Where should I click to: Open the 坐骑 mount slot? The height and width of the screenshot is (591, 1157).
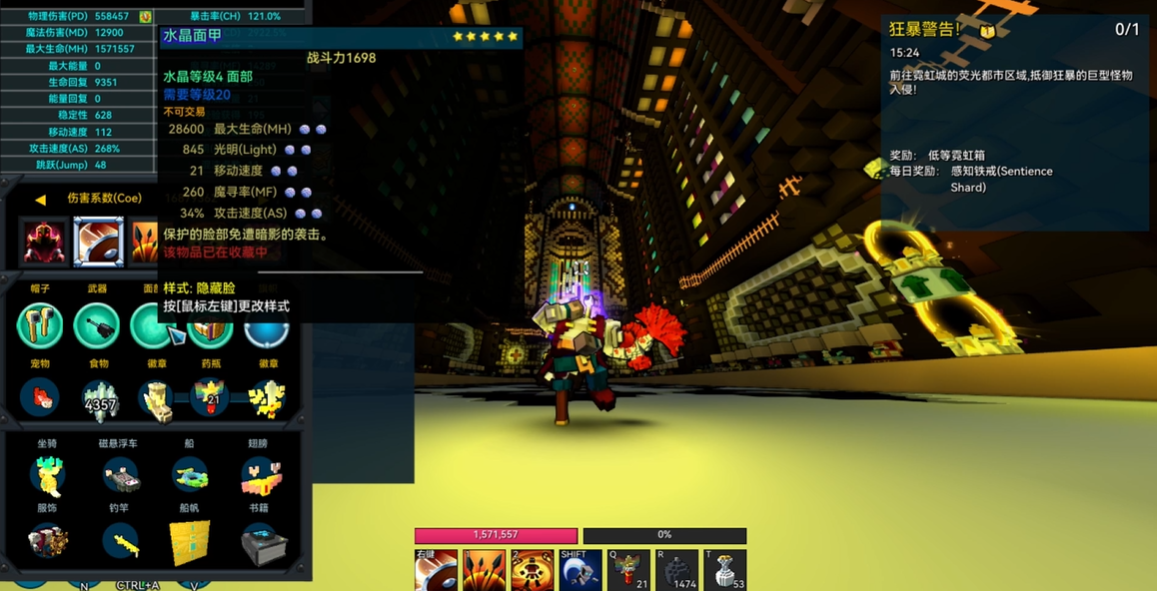pyautogui.click(x=47, y=476)
